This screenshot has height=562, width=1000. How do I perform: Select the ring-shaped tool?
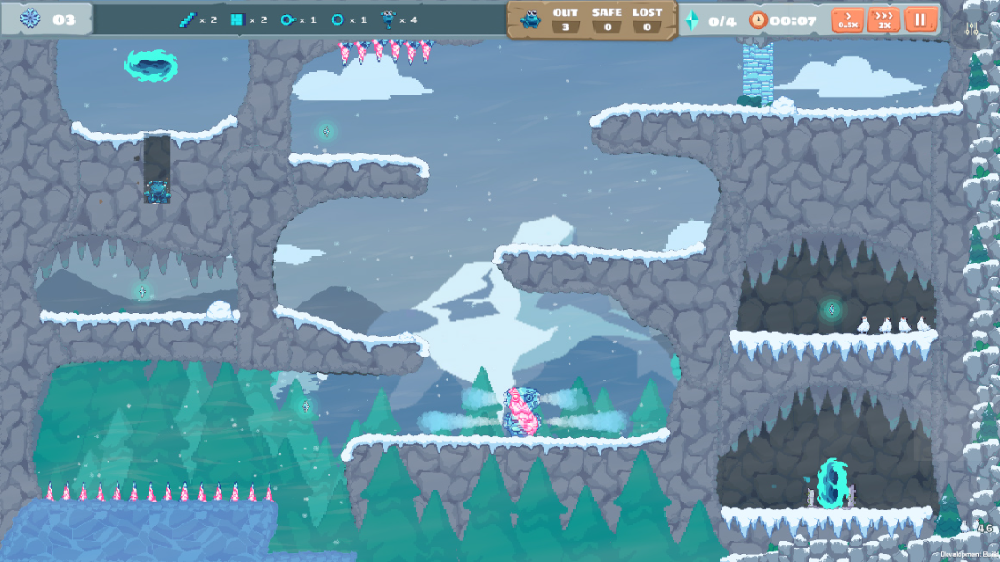click(338, 19)
